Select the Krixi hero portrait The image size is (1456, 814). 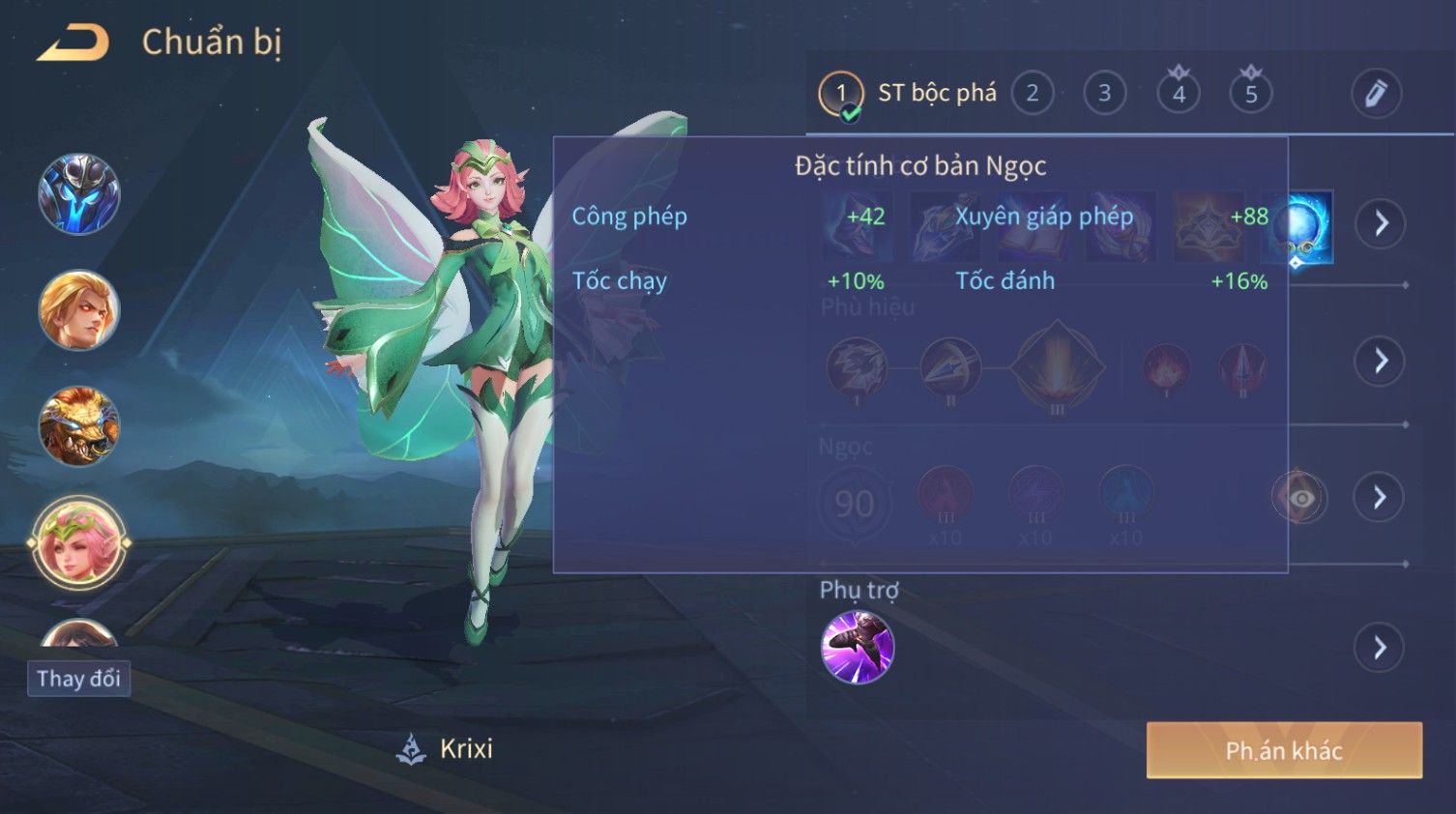coord(78,542)
